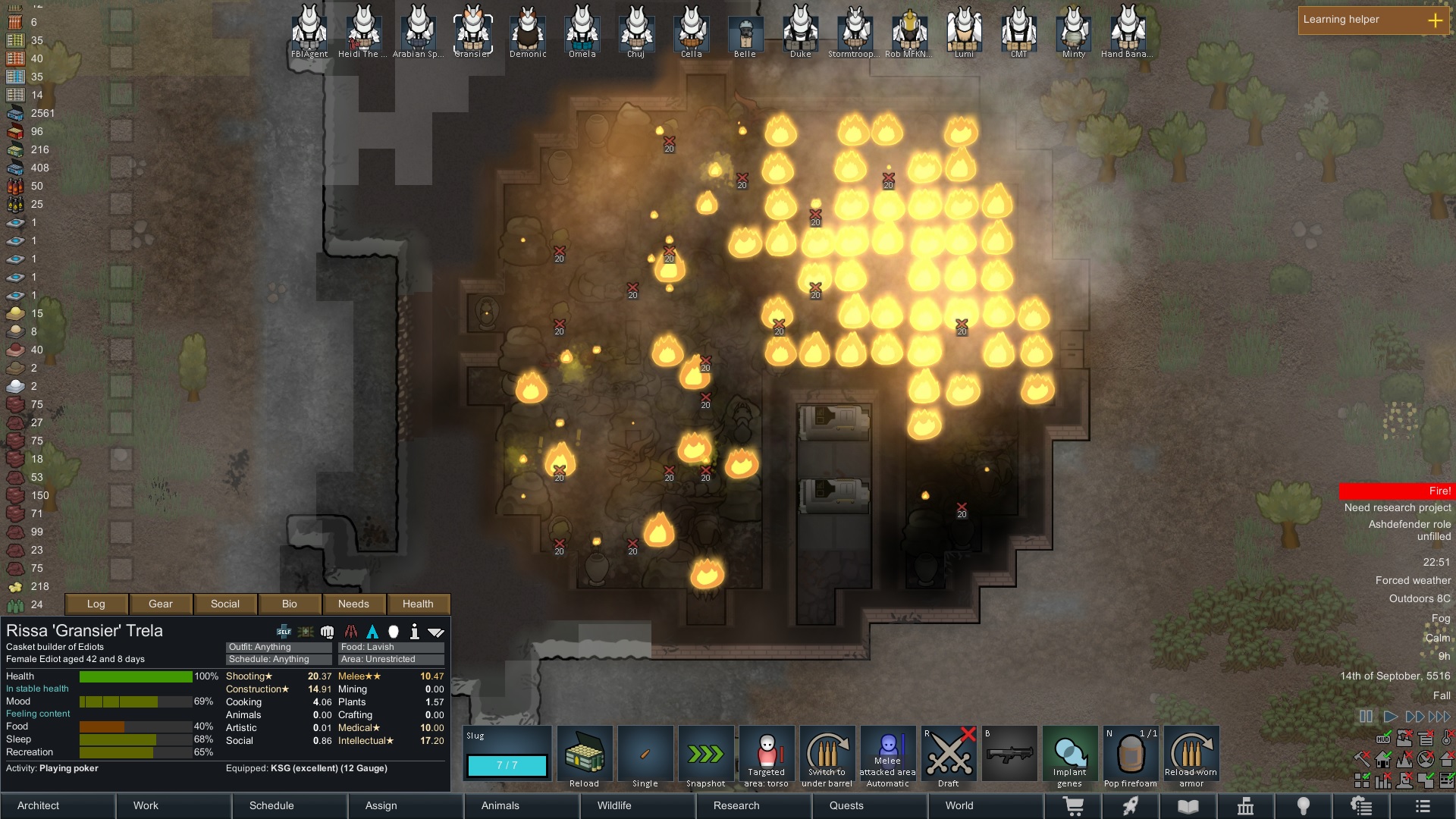Open the Architect menu
Viewport: 1456px width, 819px height.
click(39, 805)
